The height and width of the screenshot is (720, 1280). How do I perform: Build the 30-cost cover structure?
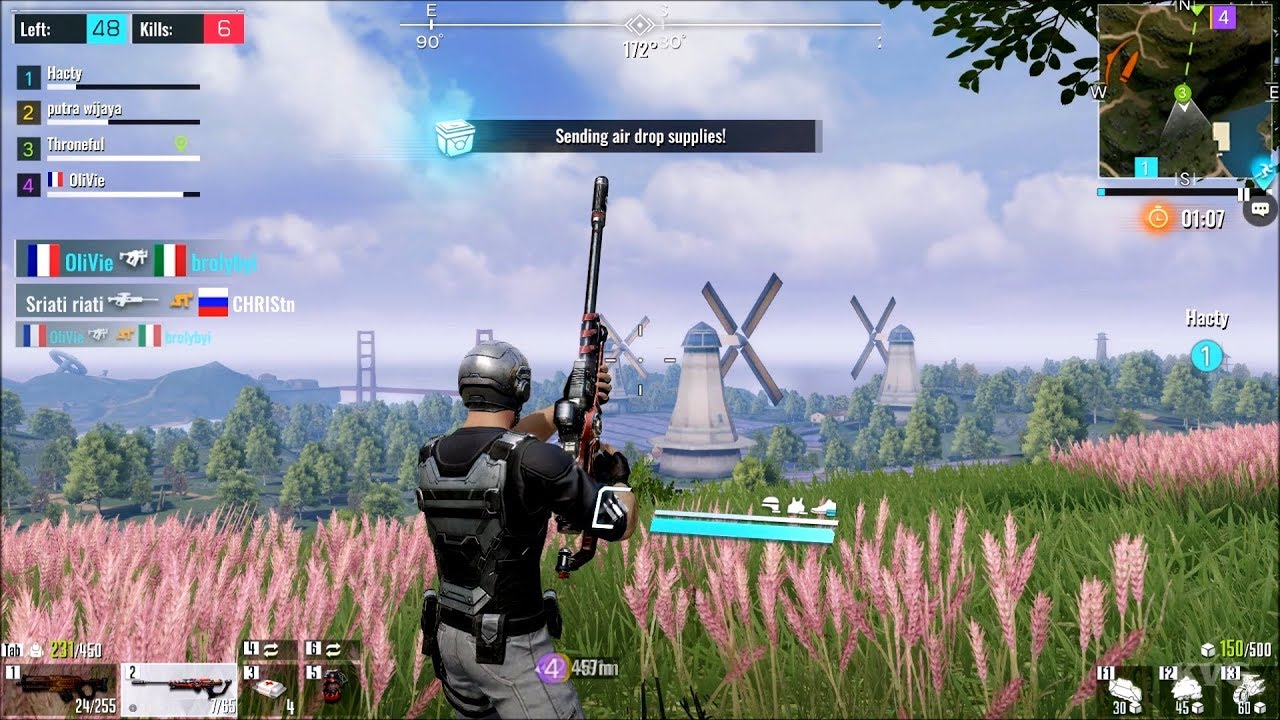click(1126, 691)
